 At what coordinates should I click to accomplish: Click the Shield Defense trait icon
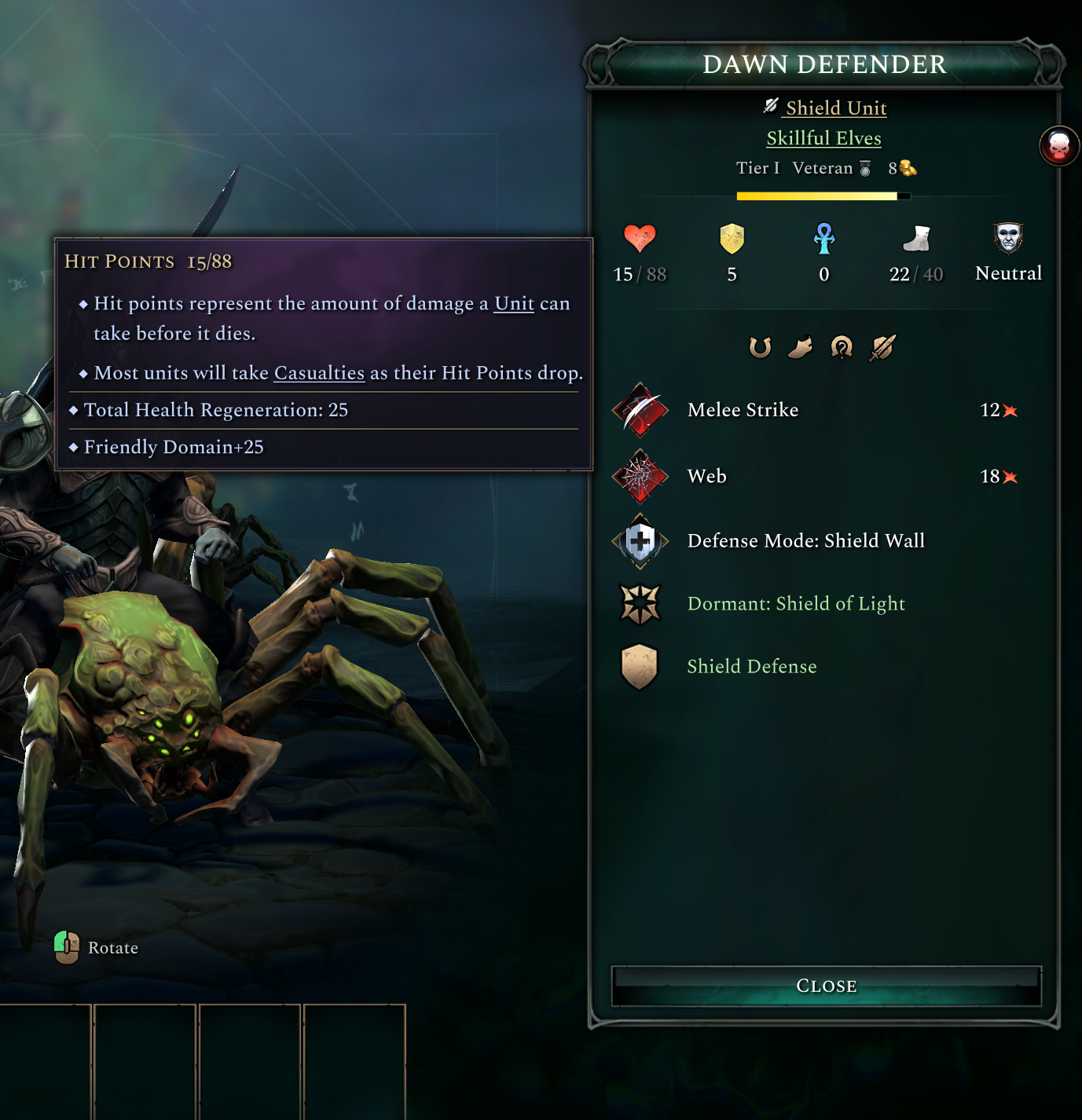point(640,666)
